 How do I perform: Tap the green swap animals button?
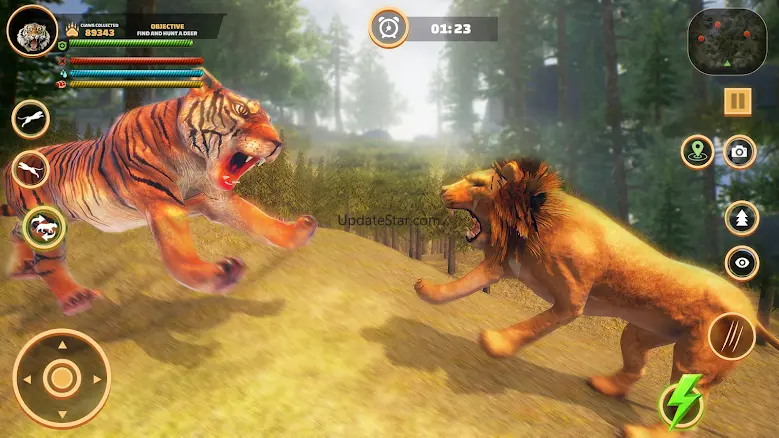(45, 227)
